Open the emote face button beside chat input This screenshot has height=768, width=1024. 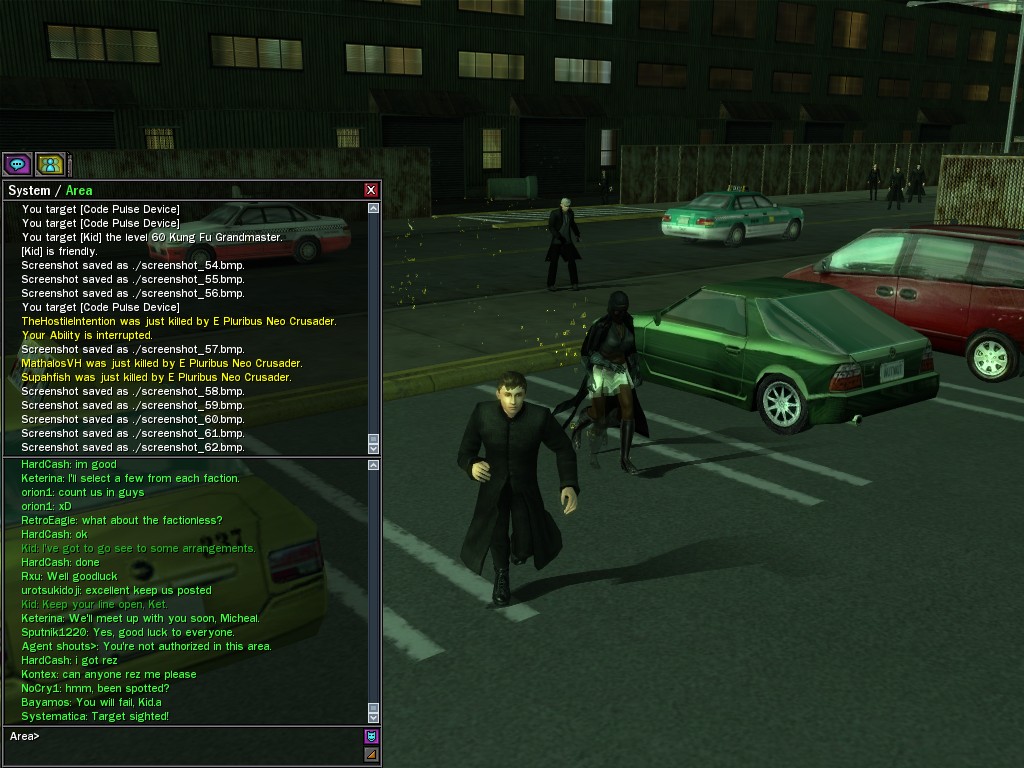371,737
